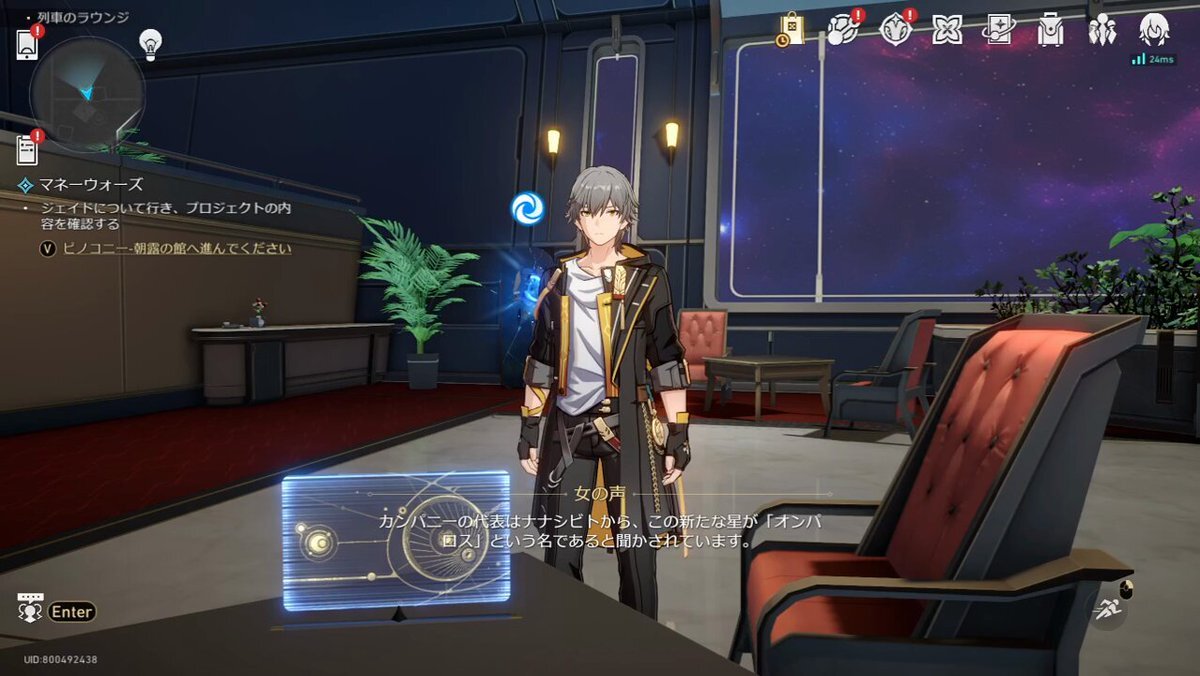
Task: Open the chat speech-bubble icon
Action: 30,608
